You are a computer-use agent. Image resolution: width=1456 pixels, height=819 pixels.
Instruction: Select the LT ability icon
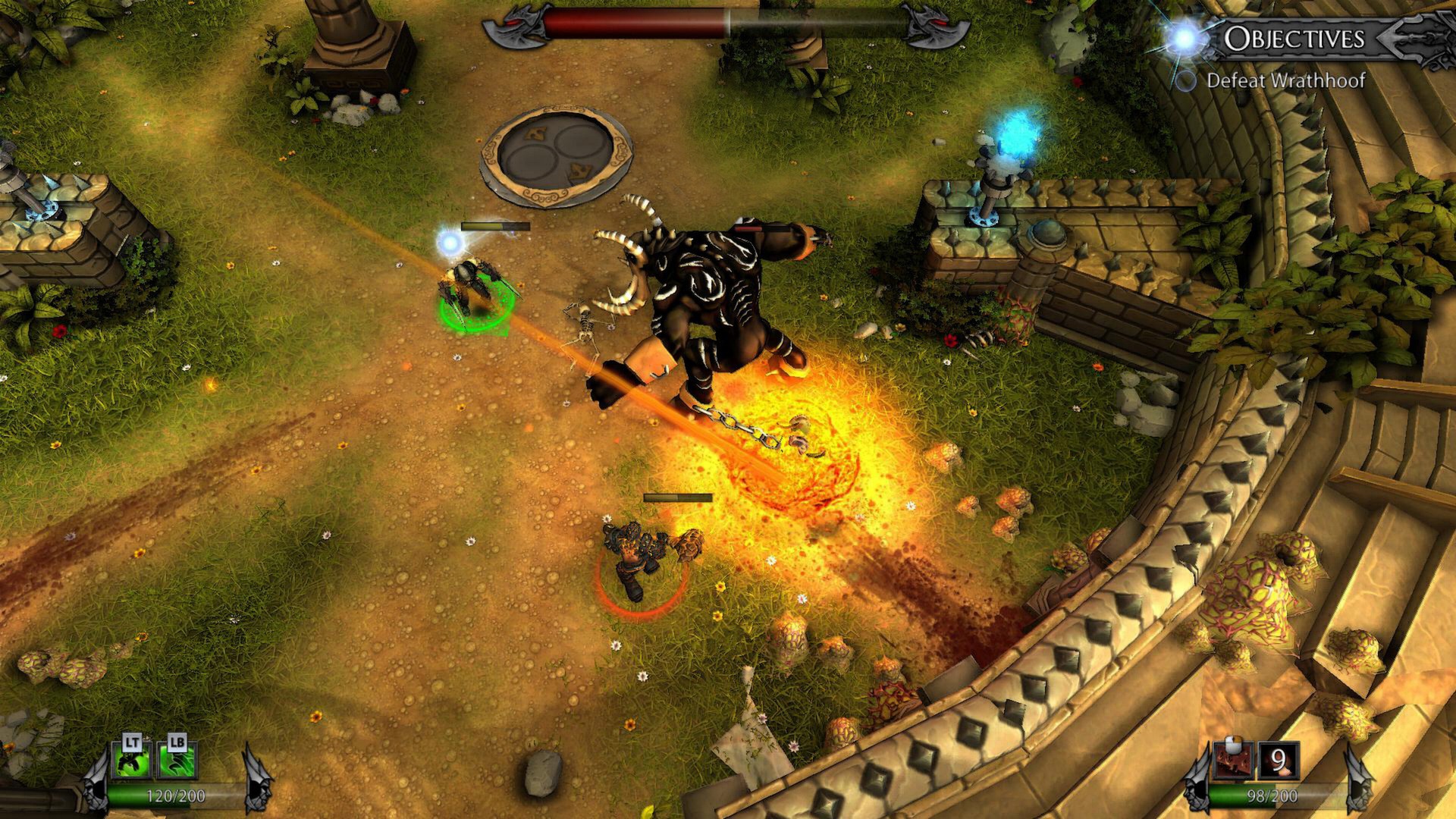point(132,758)
